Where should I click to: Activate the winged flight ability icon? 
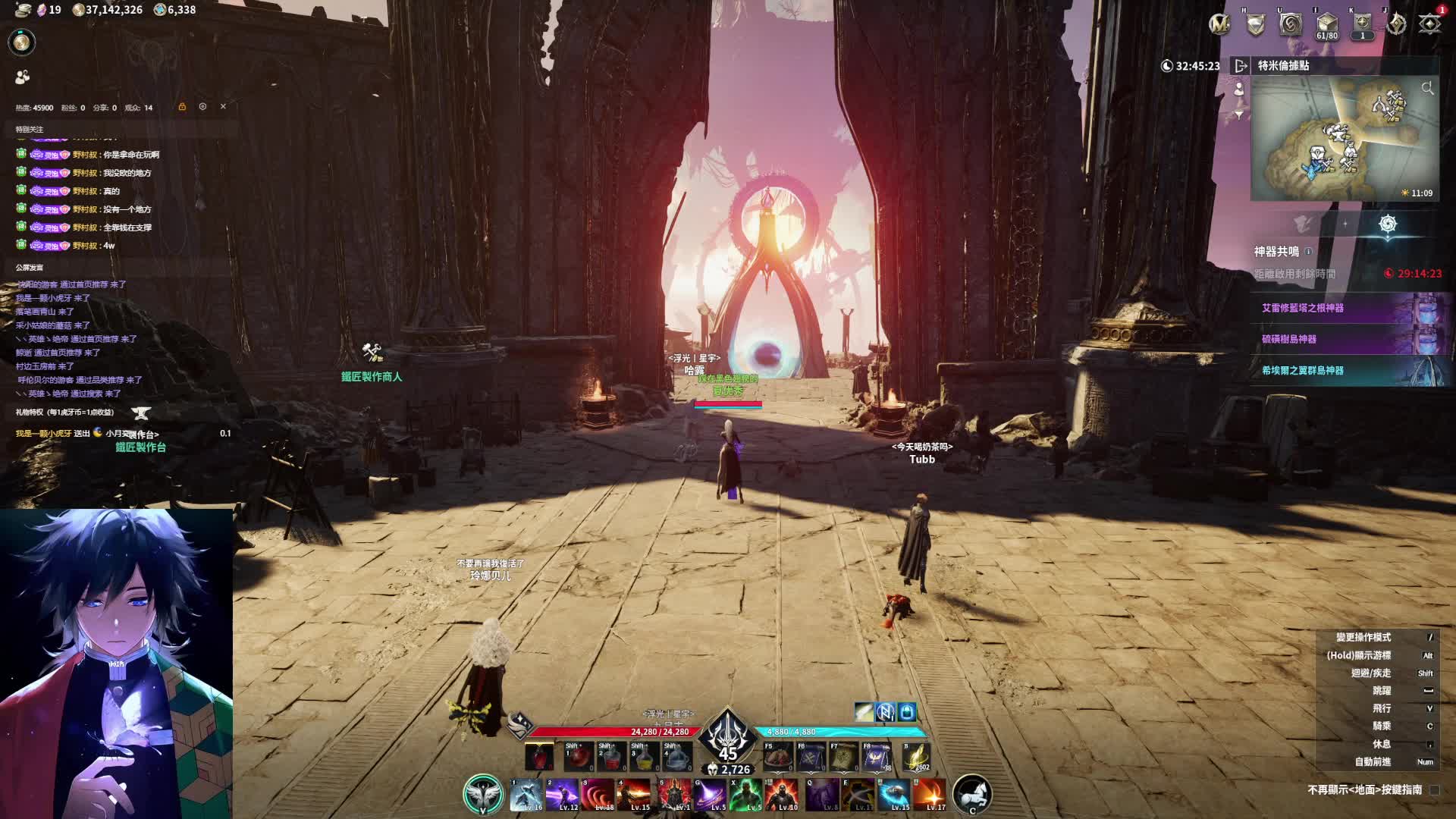click(x=483, y=794)
